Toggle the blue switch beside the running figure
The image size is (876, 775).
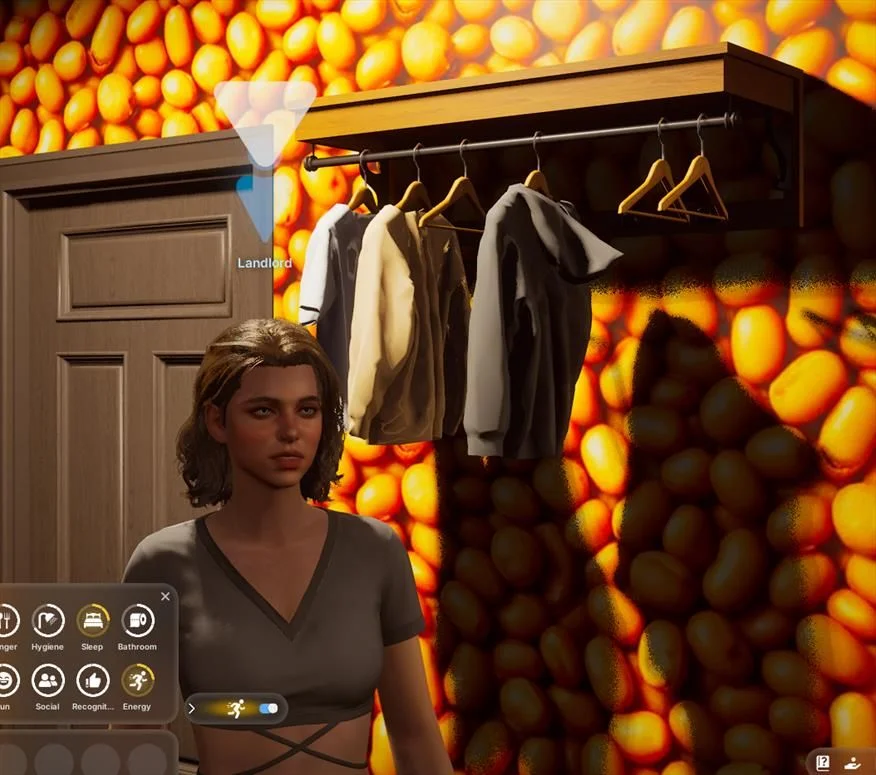(x=268, y=709)
